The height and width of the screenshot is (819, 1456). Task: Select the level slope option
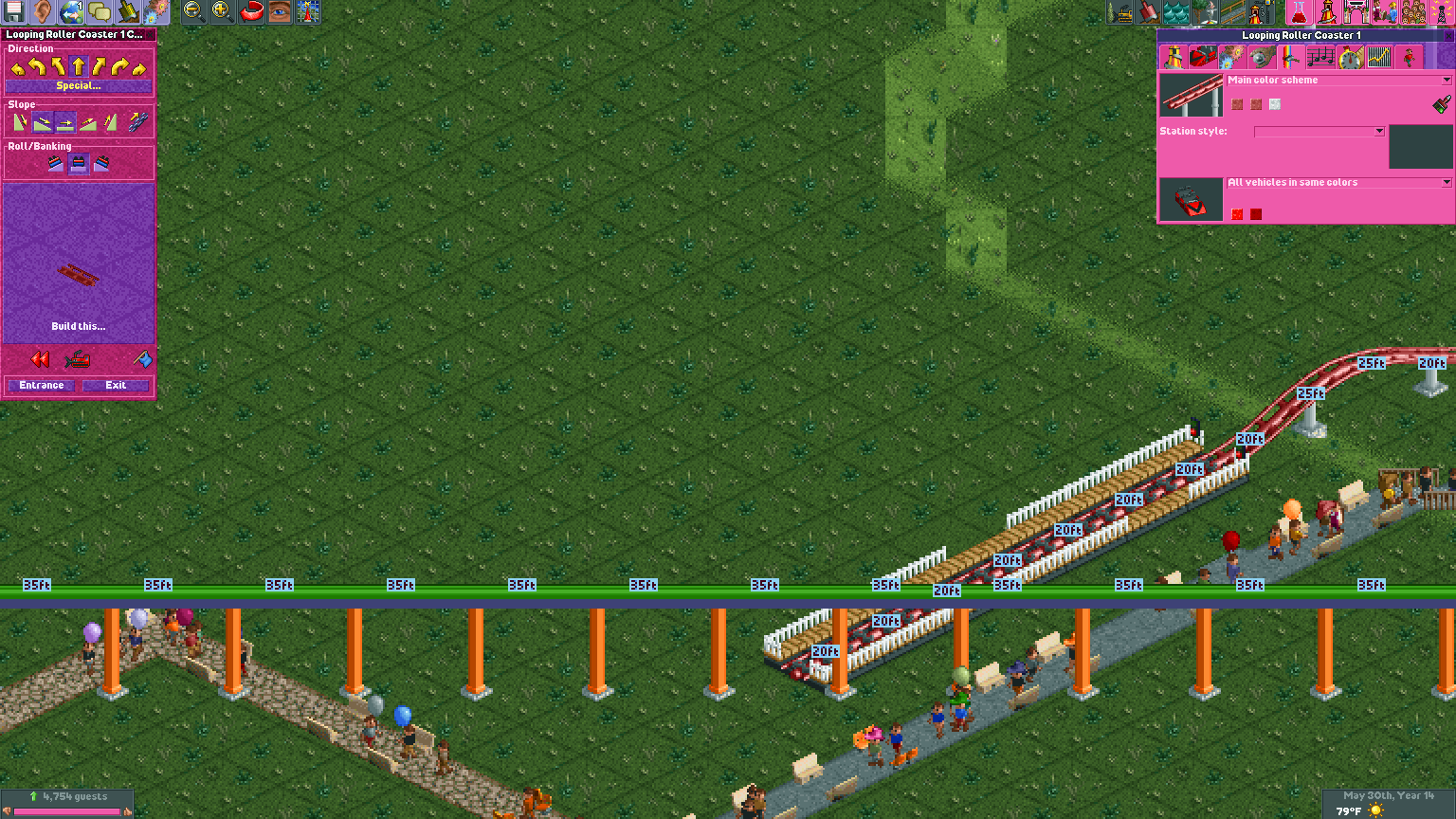coord(65,121)
